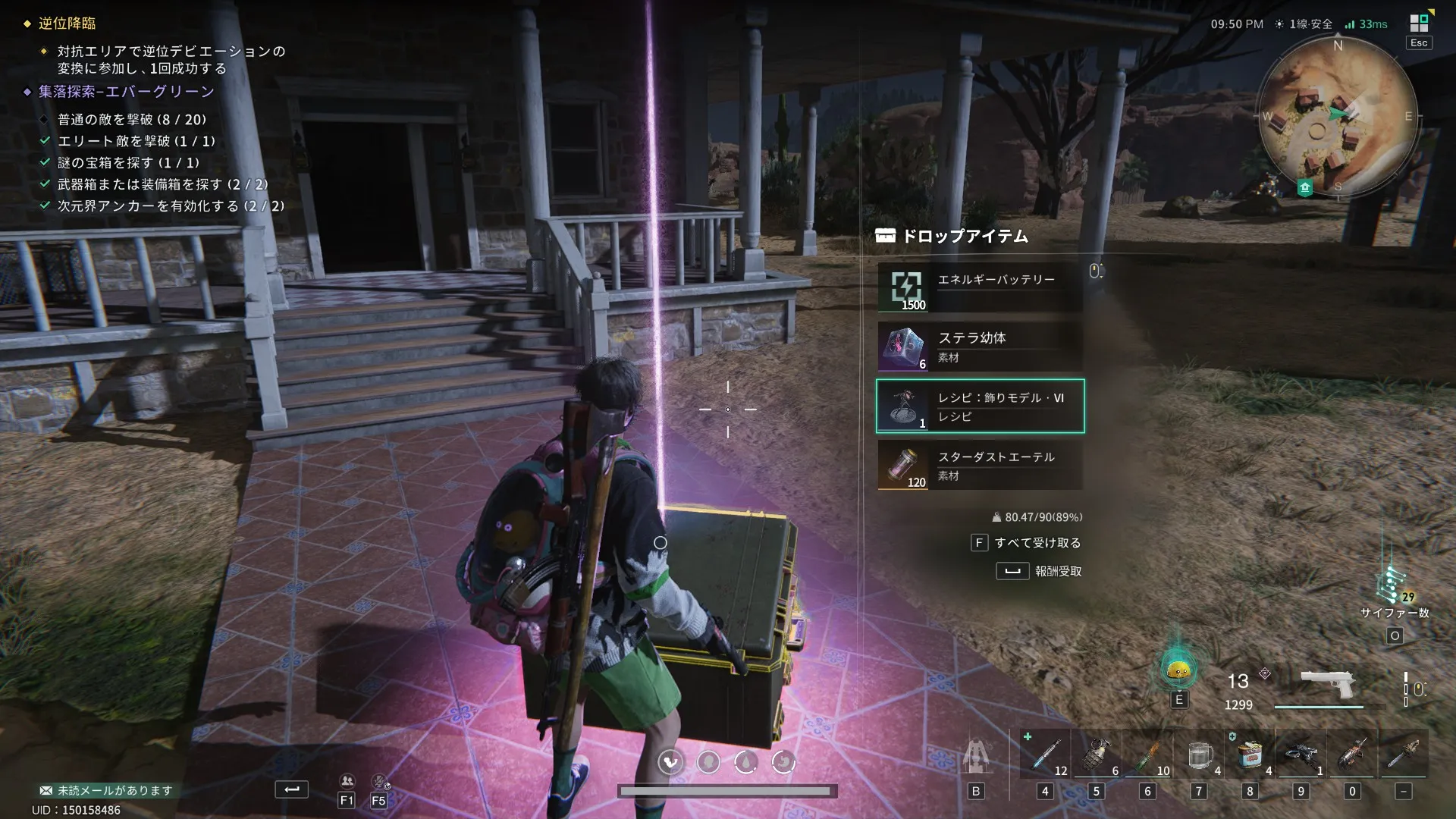Select the syringe healing item slot
The width and height of the screenshot is (1456, 819).
click(x=1045, y=755)
